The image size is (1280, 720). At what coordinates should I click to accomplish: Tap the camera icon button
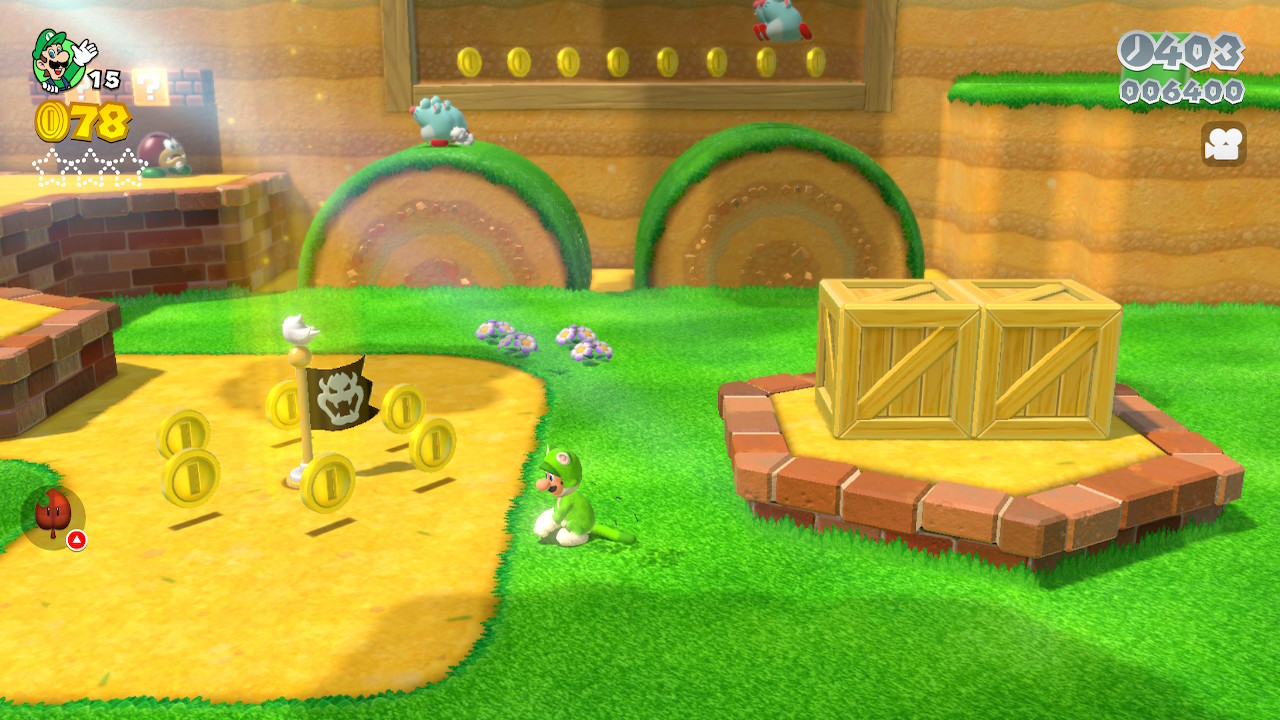[x=1223, y=145]
